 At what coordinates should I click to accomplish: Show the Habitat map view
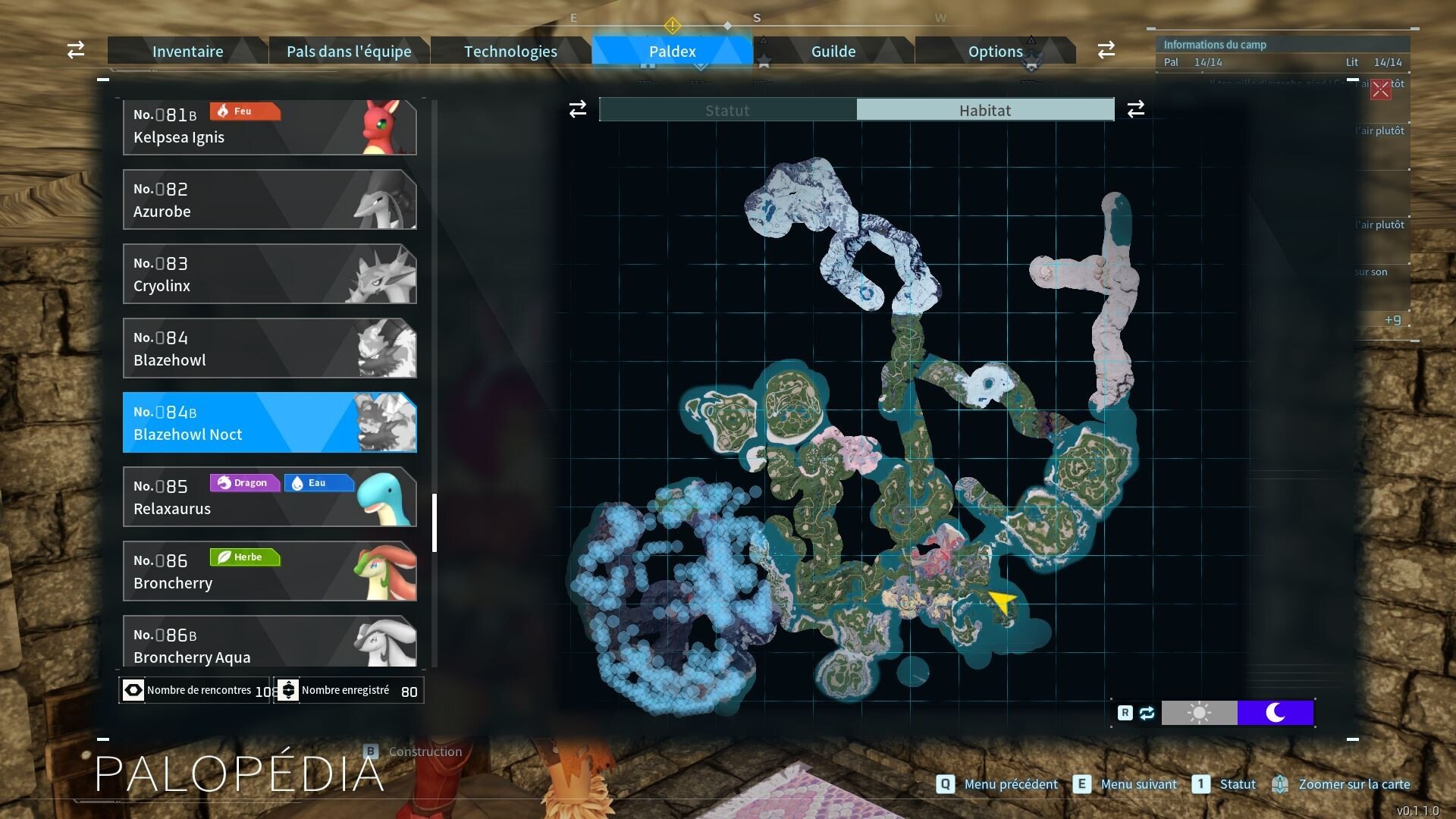pos(985,110)
